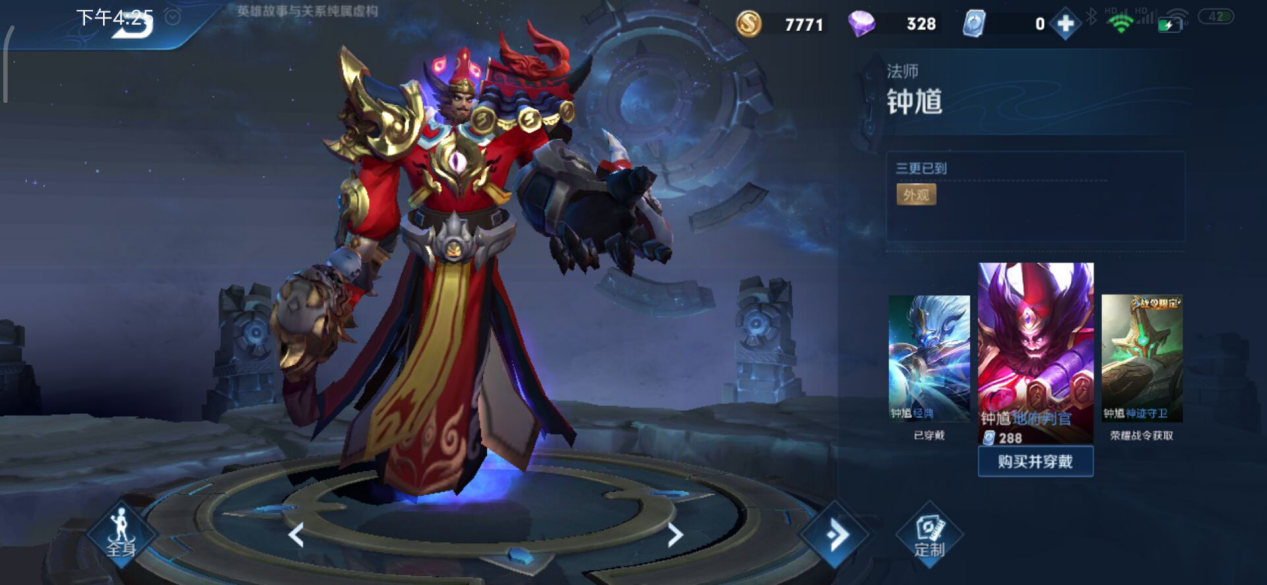The image size is (1267, 585).
Task: Switch to the next hero with right arrow
Action: 675,535
